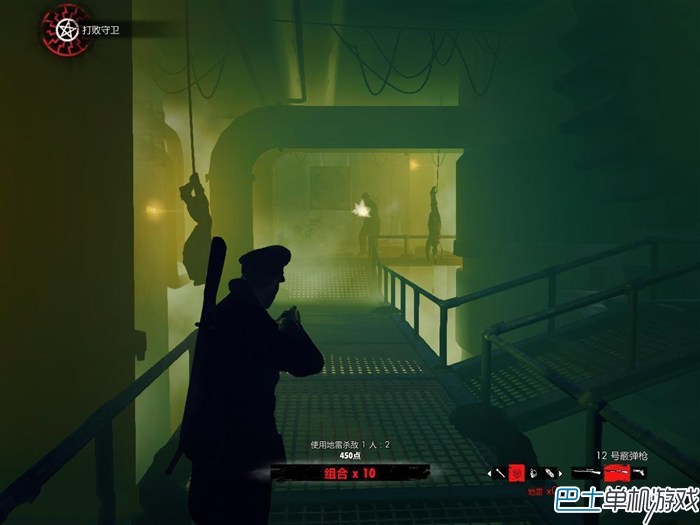Cycle items with the right arrow
This screenshot has height=525, width=700.
click(560, 473)
